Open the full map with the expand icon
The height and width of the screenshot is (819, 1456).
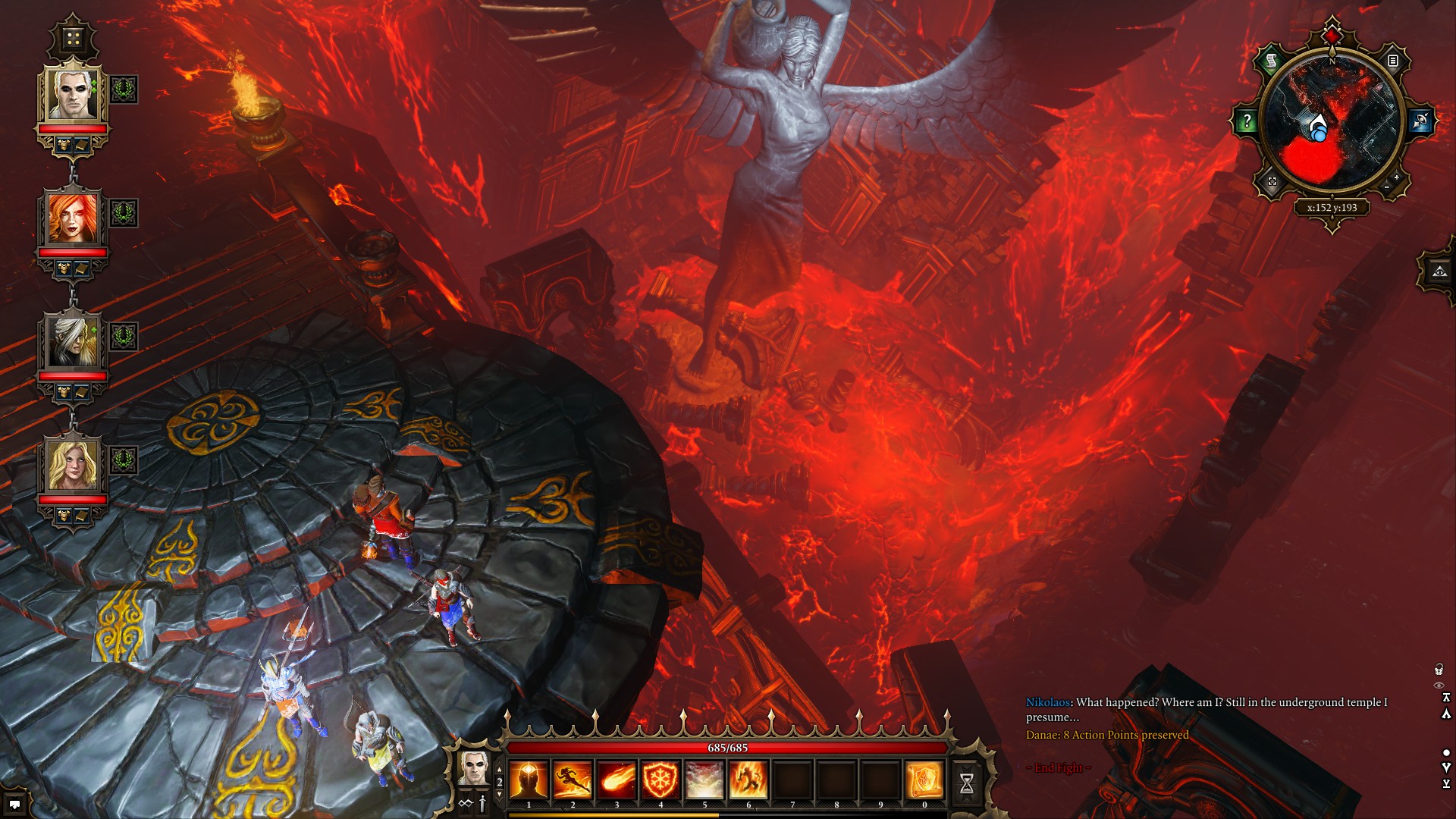[x=1272, y=180]
